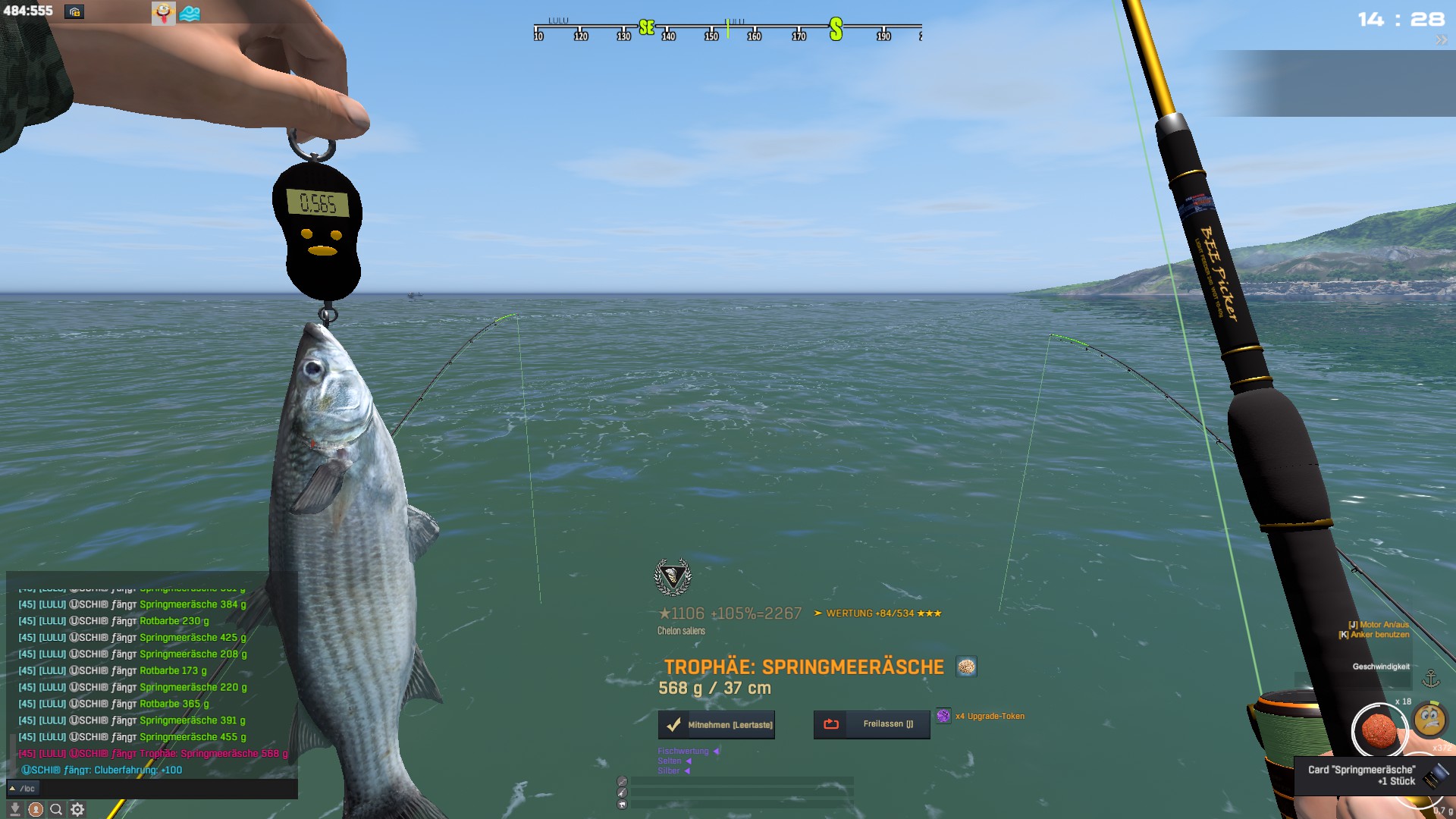
Task: Click the storage icon beside the coordinates
Action: point(74,12)
